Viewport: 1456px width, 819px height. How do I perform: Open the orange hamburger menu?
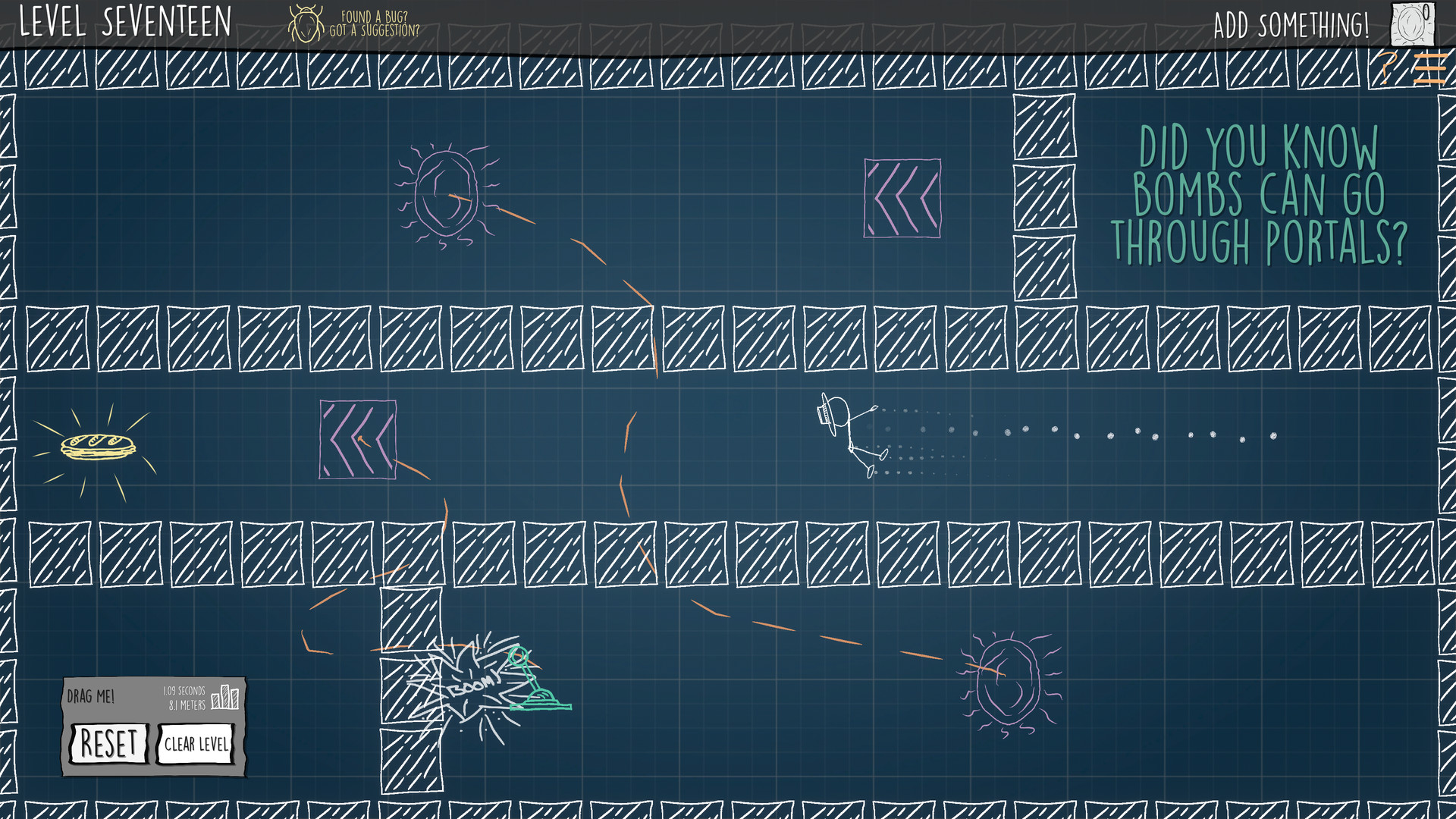[1430, 68]
